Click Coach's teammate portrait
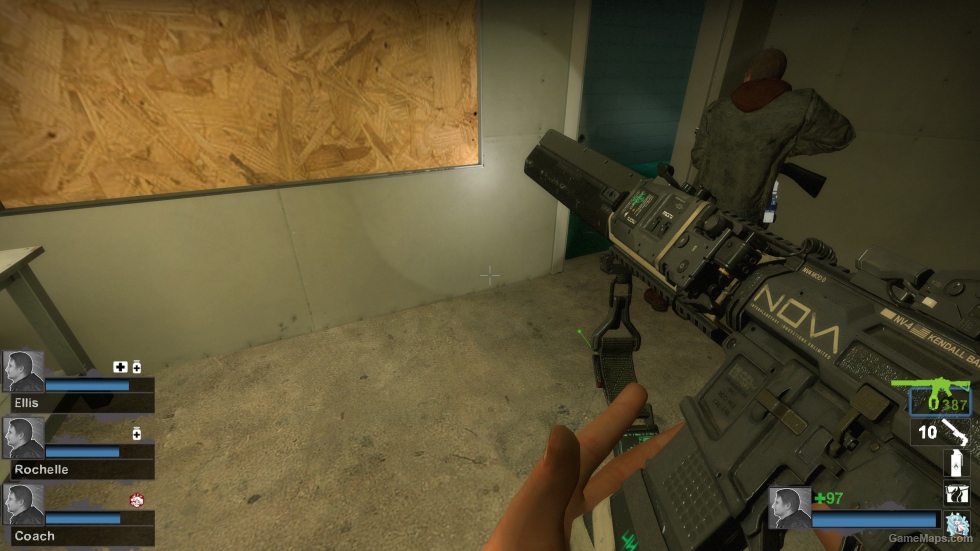 23,504
